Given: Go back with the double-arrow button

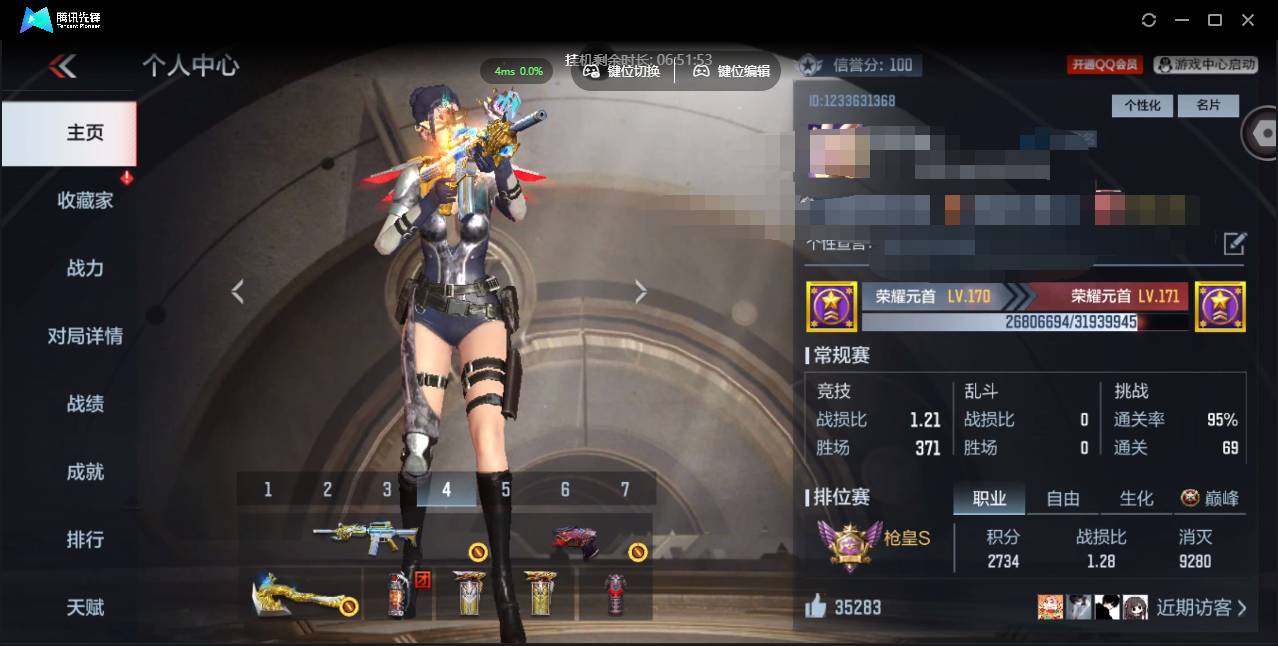Looking at the screenshot, I should (x=62, y=66).
